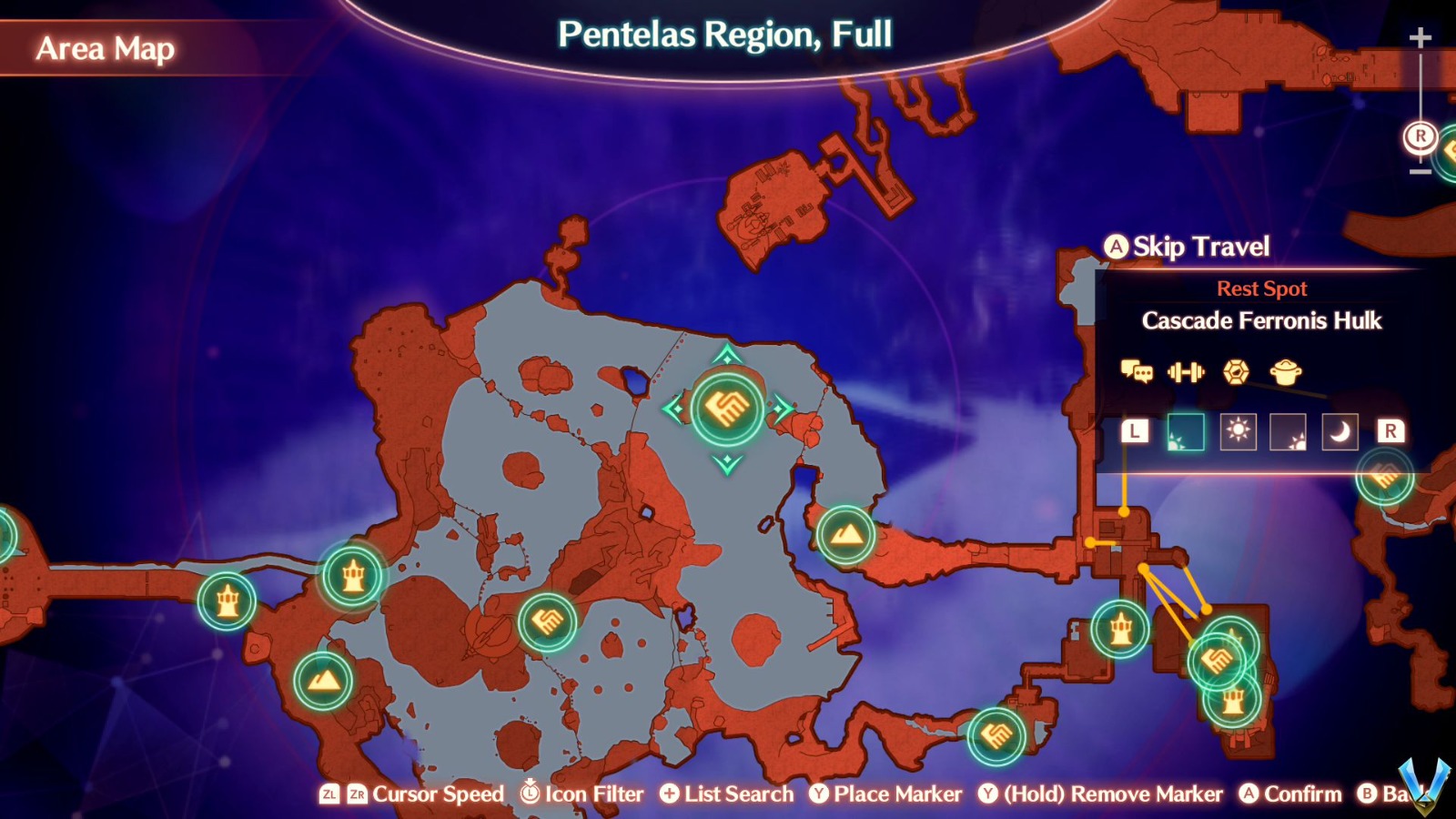Click the R rotate icon on the right edge
Image resolution: width=1456 pixels, height=819 pixels.
coord(1419,136)
